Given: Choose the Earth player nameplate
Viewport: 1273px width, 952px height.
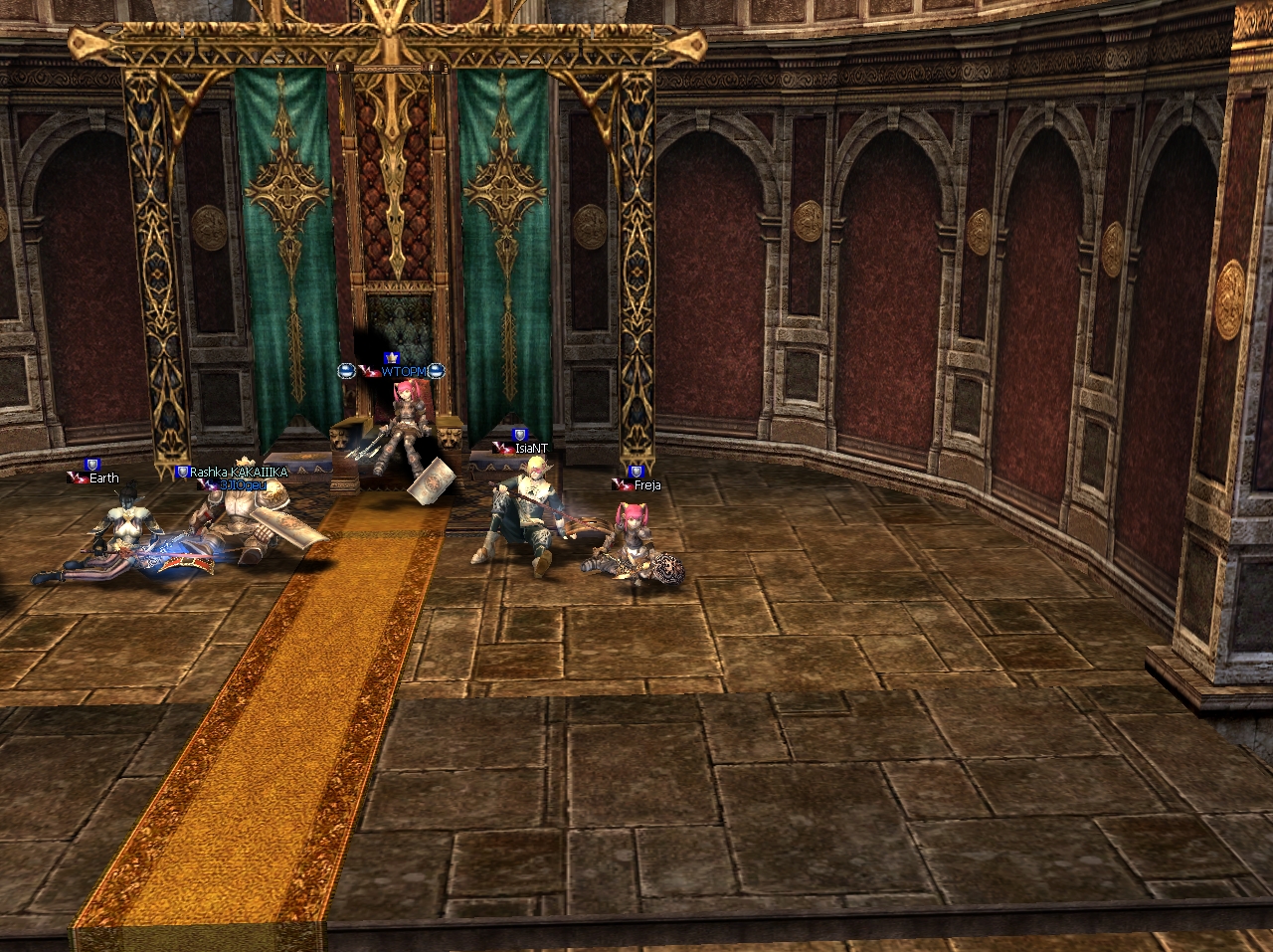Looking at the screenshot, I should pyautogui.click(x=103, y=478).
